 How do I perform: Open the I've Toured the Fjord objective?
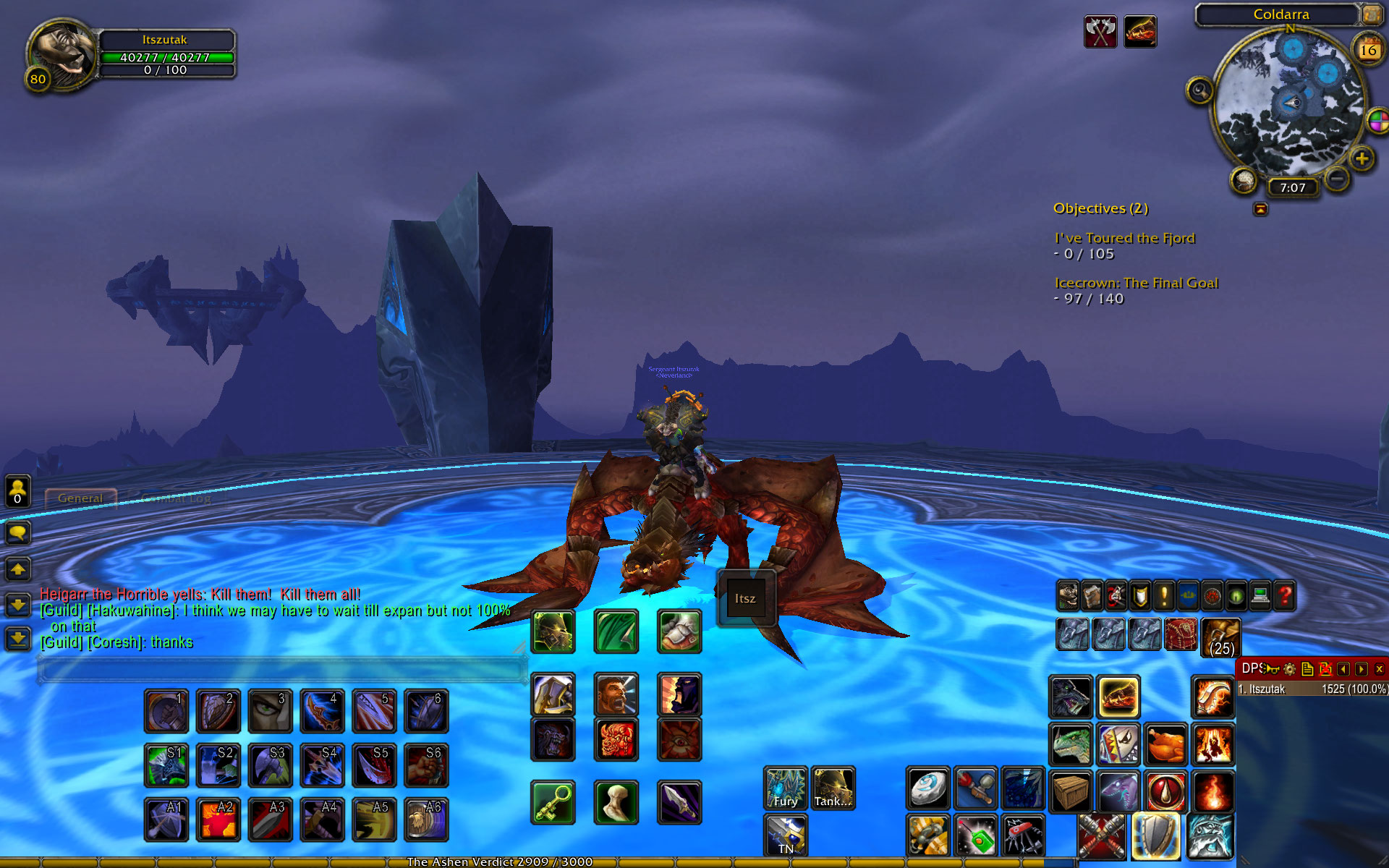[x=1124, y=238]
